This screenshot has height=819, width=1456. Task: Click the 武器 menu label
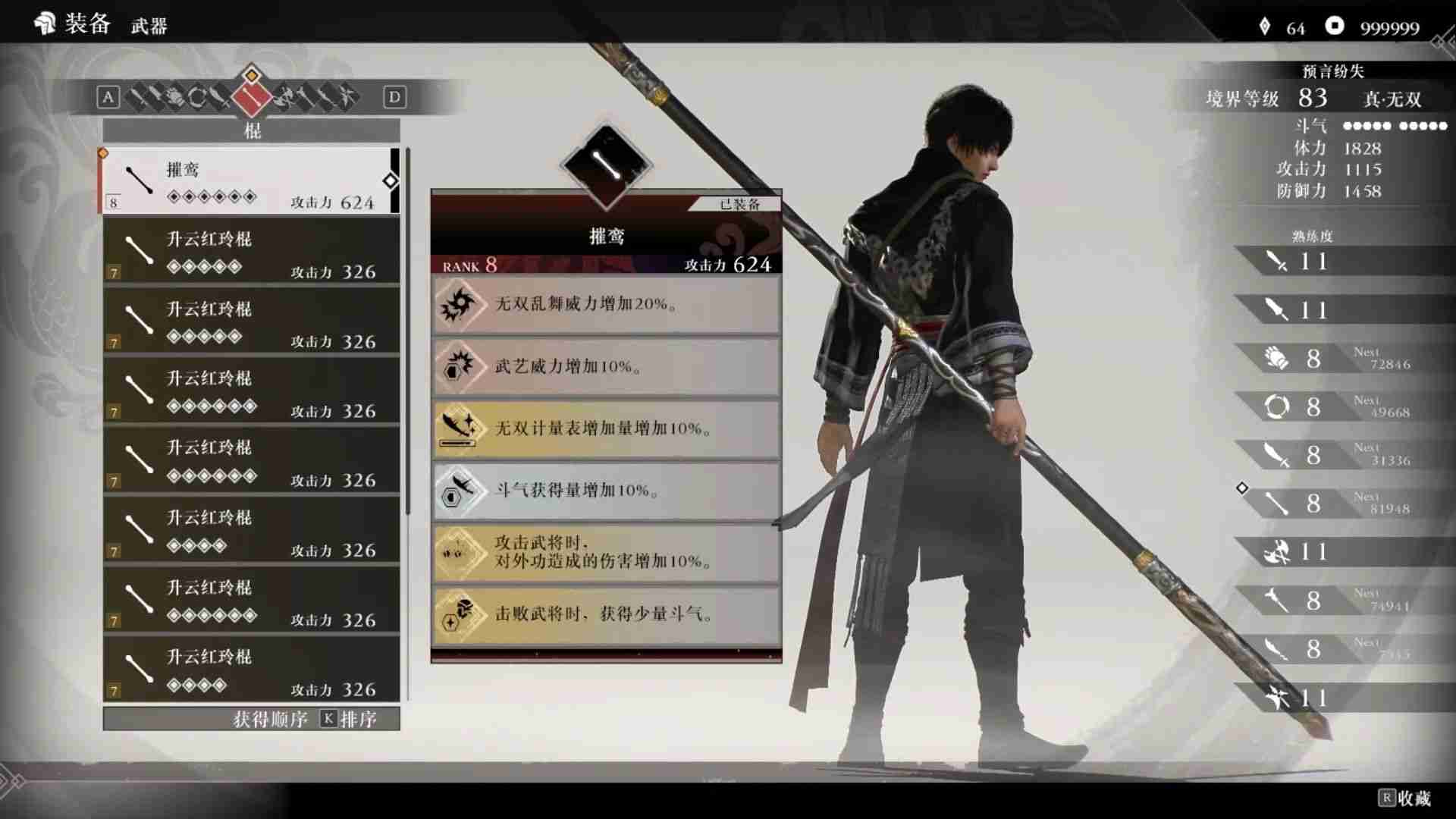point(149,25)
